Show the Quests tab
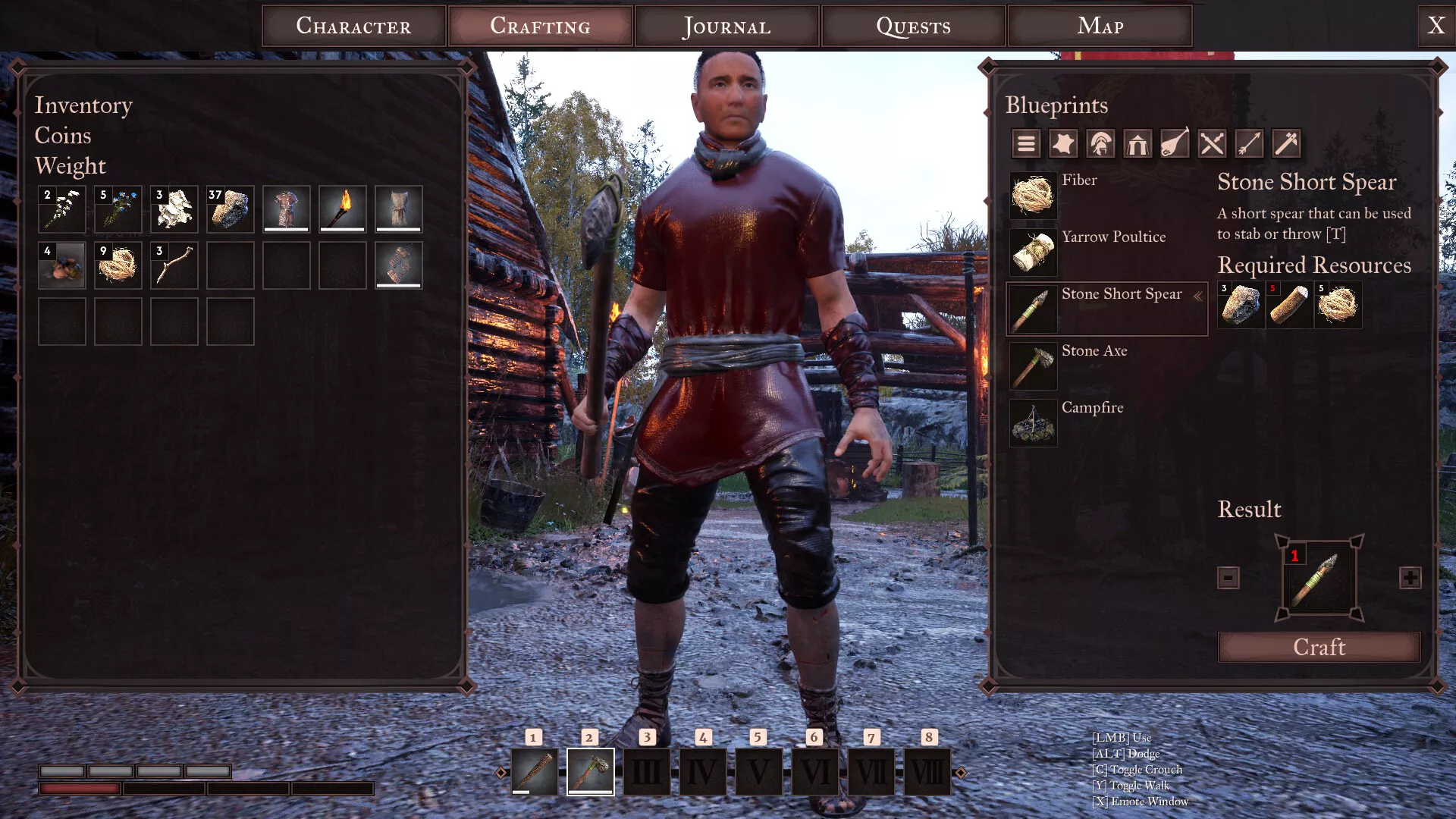The width and height of the screenshot is (1456, 819). pos(913,26)
